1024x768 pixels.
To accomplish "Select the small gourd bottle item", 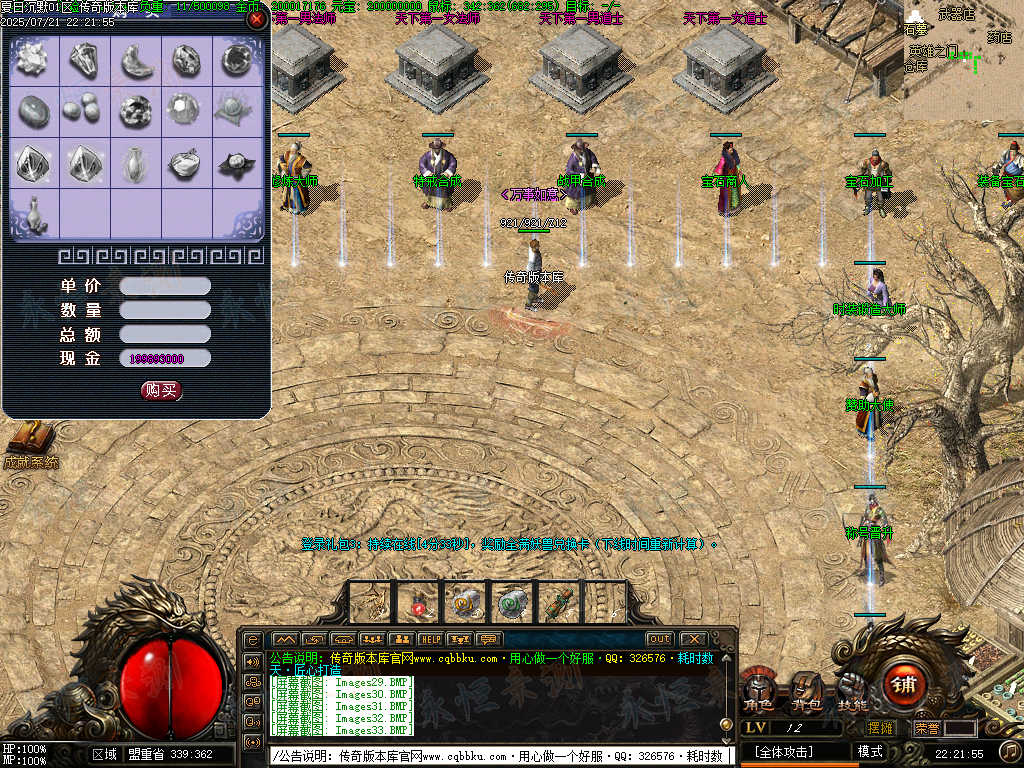I will (x=34, y=213).
